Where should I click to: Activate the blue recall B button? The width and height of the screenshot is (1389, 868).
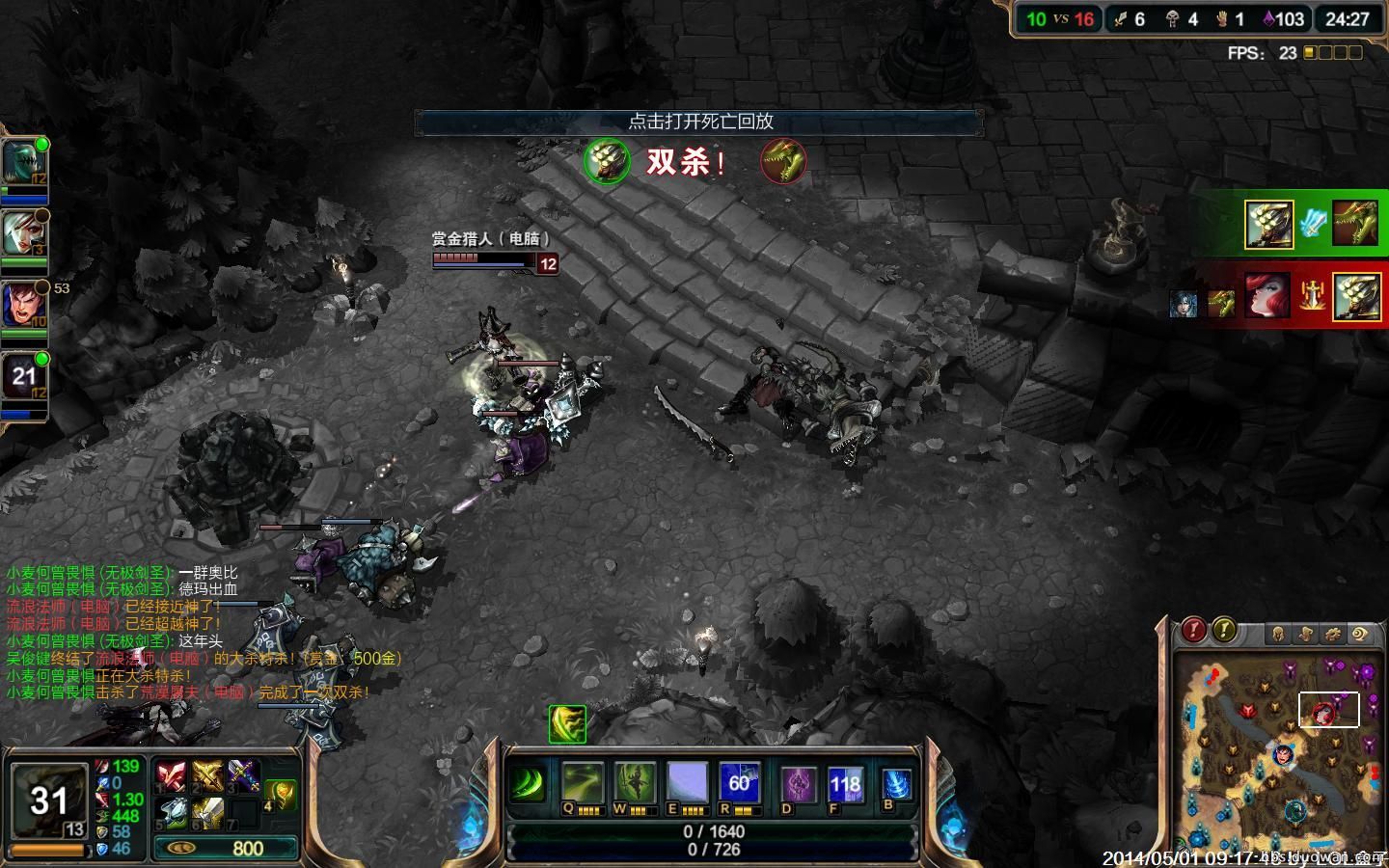coord(896,785)
